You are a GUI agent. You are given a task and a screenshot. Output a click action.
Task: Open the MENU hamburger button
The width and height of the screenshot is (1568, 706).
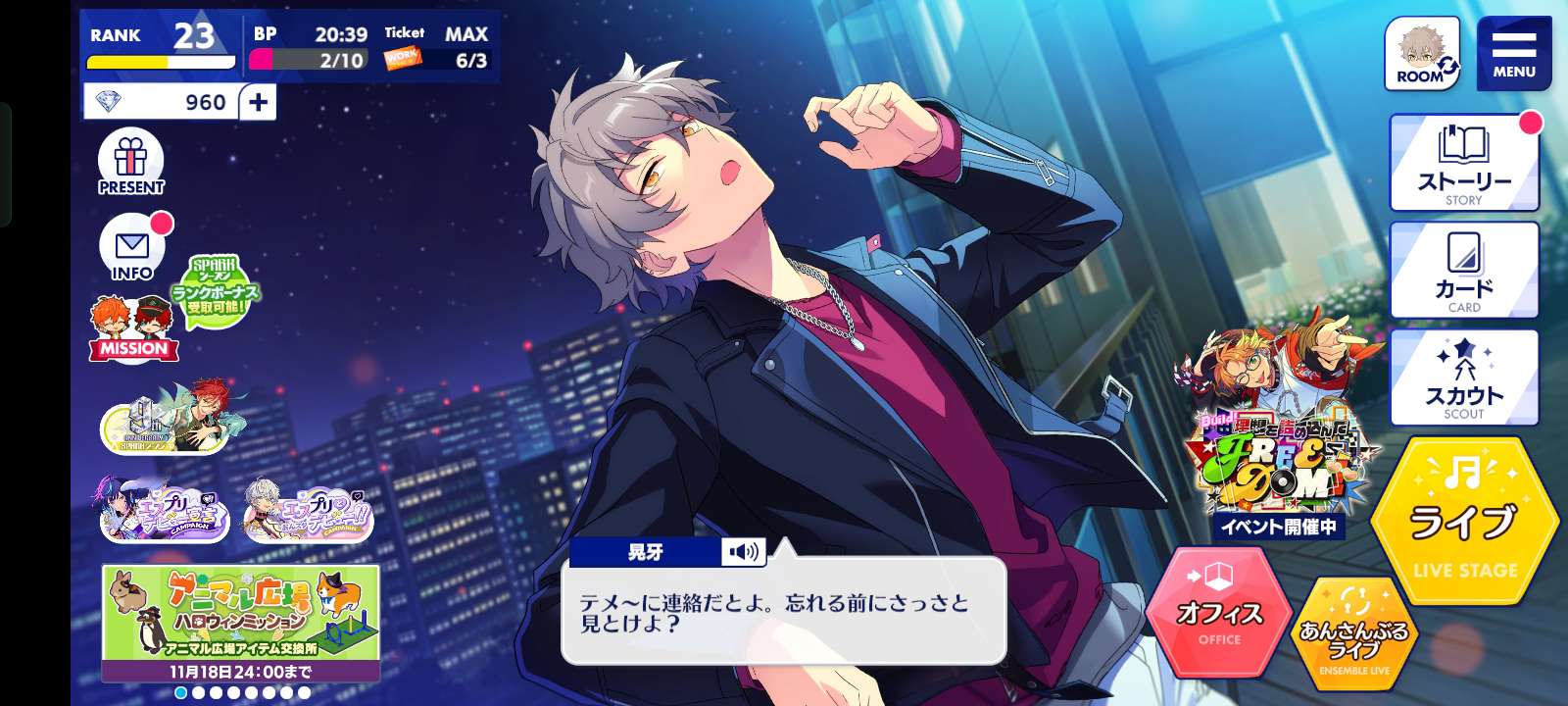pos(1513,53)
